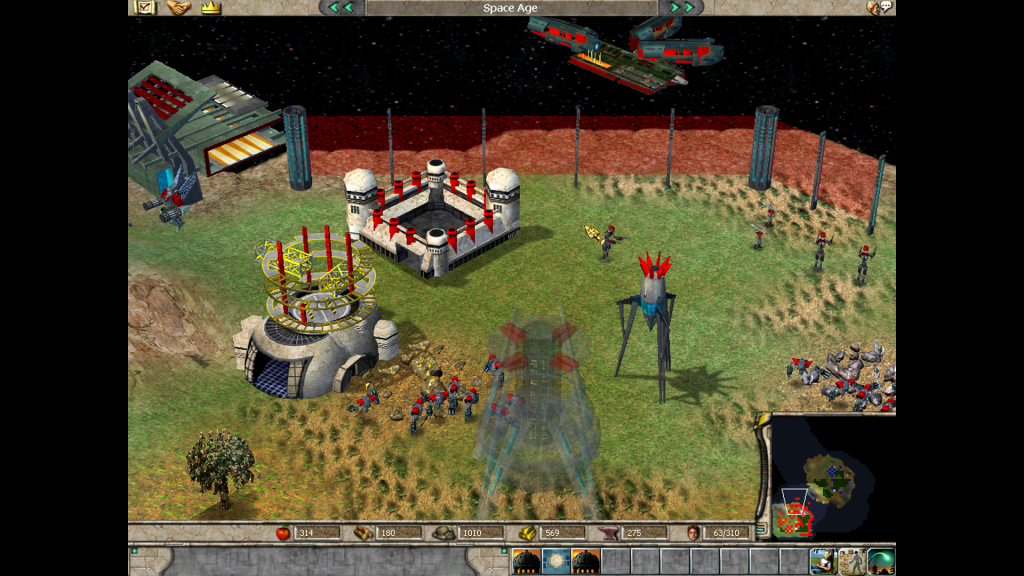The width and height of the screenshot is (1024, 576).
Task: Click the standing soldier by wall icon
Action: coord(852,561)
